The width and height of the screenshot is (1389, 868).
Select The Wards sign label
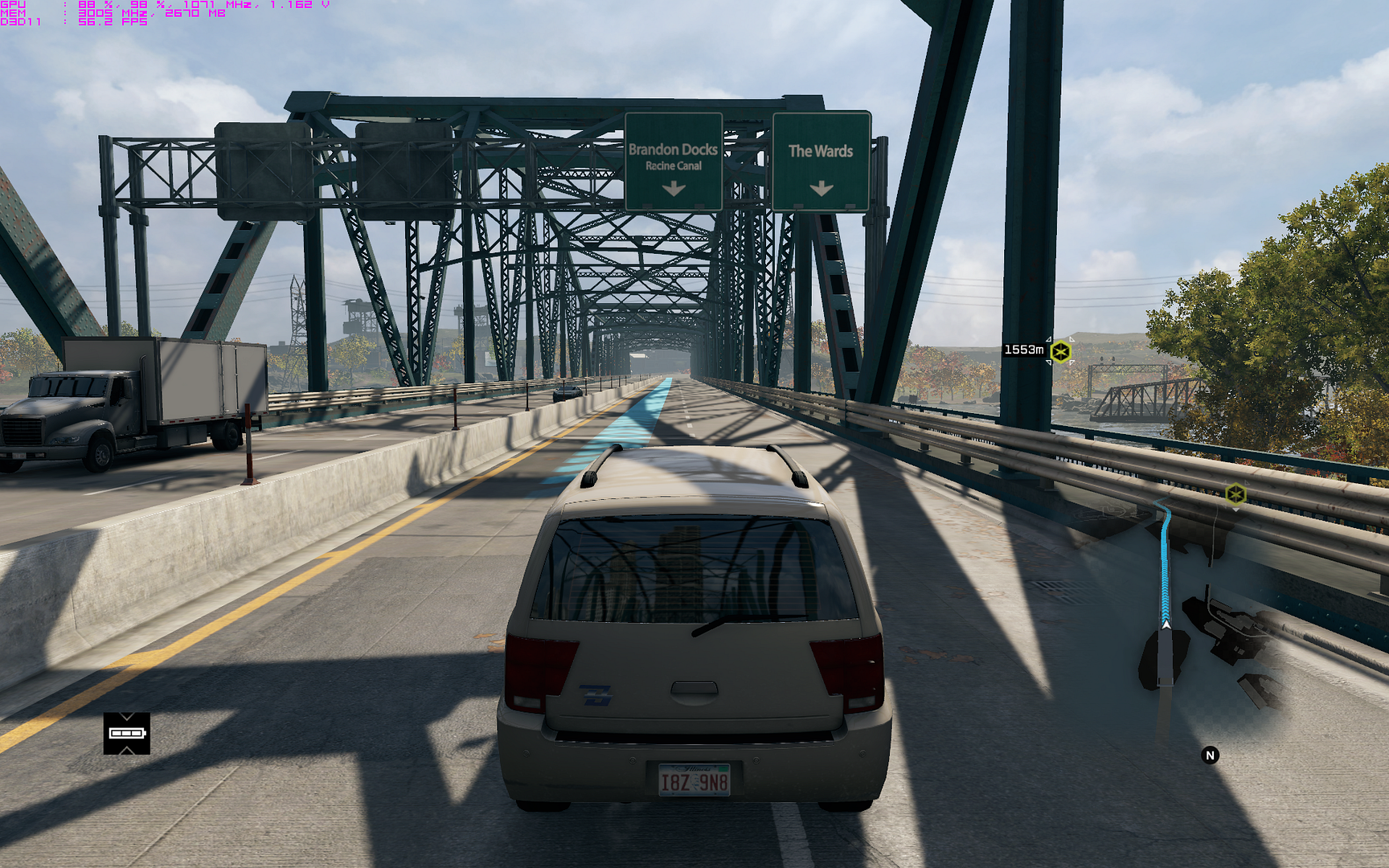822,151
